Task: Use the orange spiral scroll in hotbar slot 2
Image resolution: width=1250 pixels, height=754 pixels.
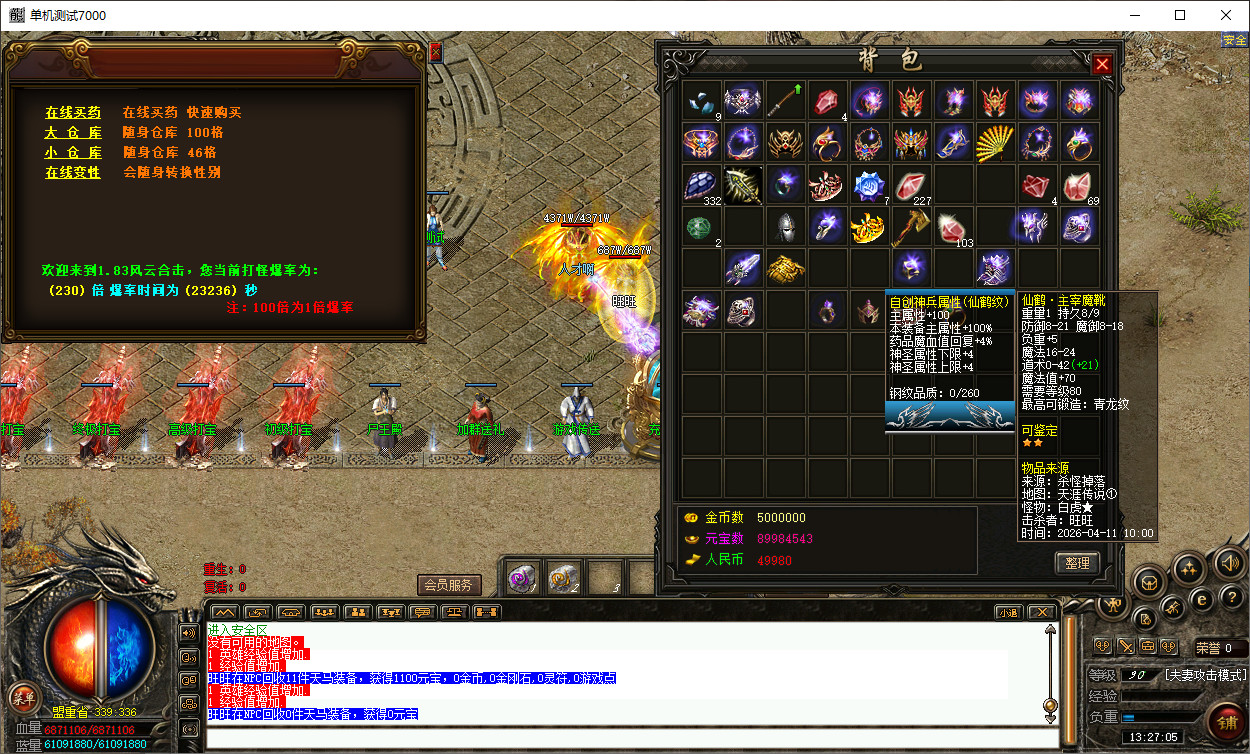Action: [562, 578]
